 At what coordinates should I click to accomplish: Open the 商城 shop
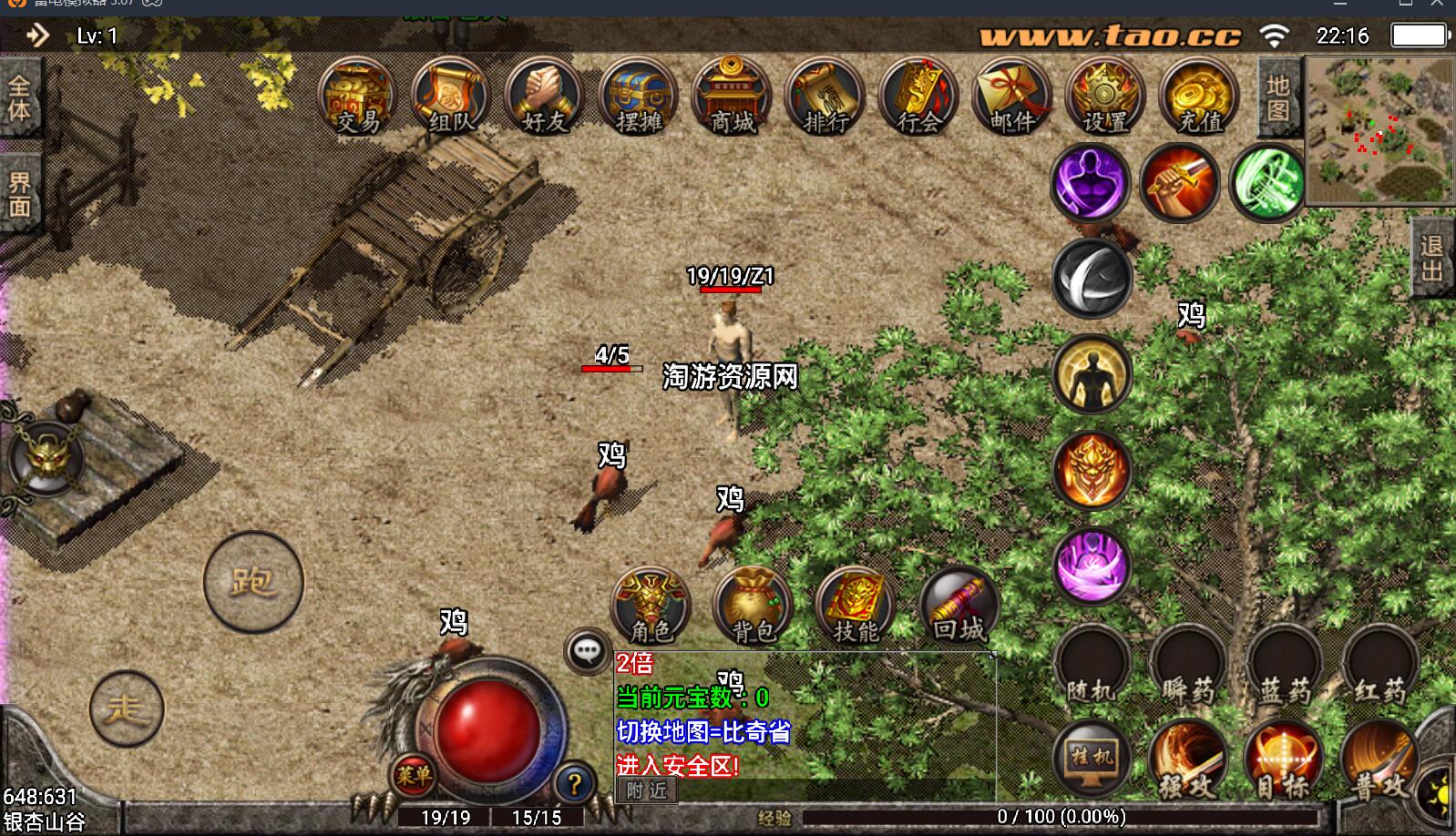tap(732, 97)
